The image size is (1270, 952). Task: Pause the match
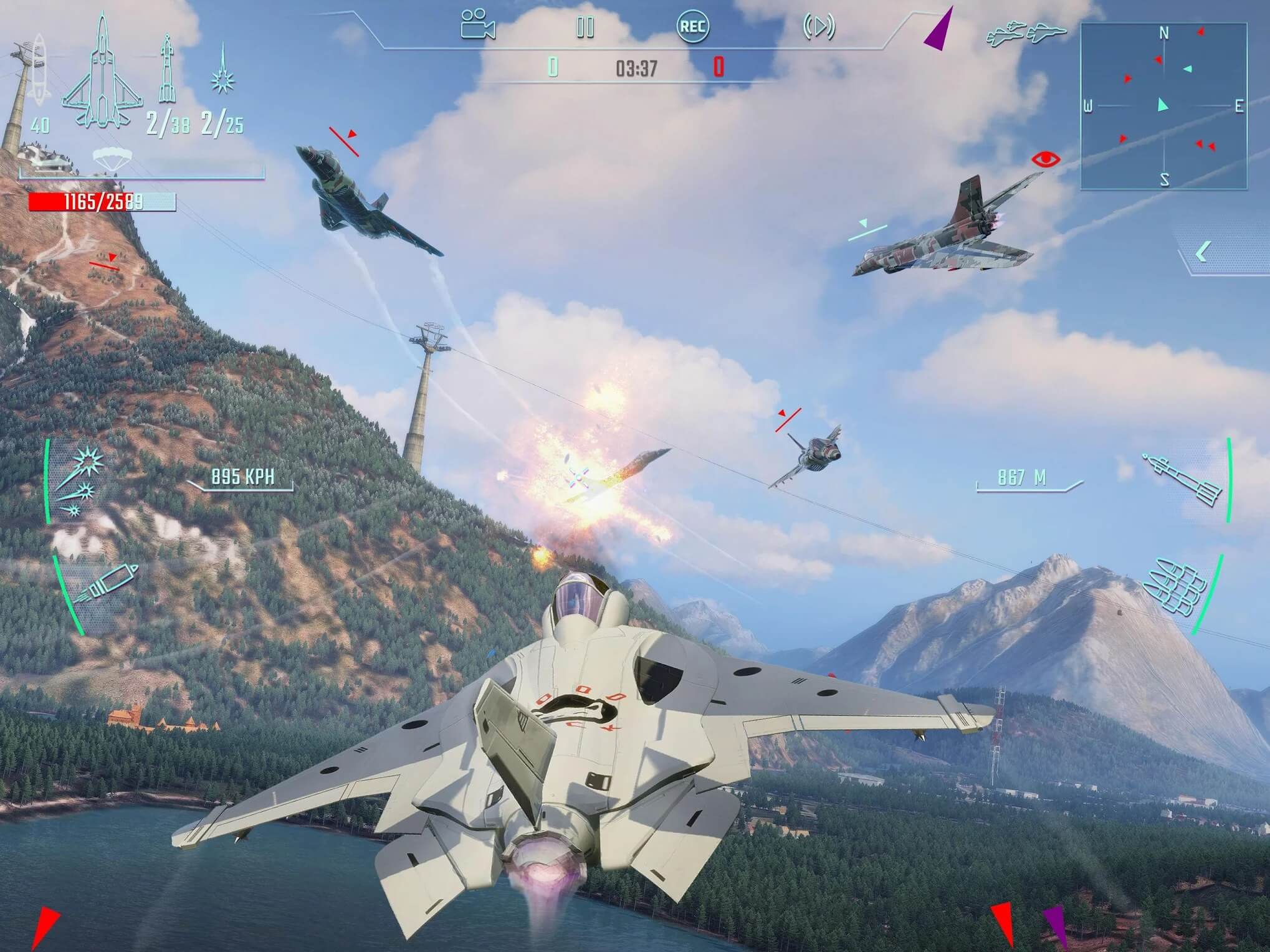[x=585, y=27]
